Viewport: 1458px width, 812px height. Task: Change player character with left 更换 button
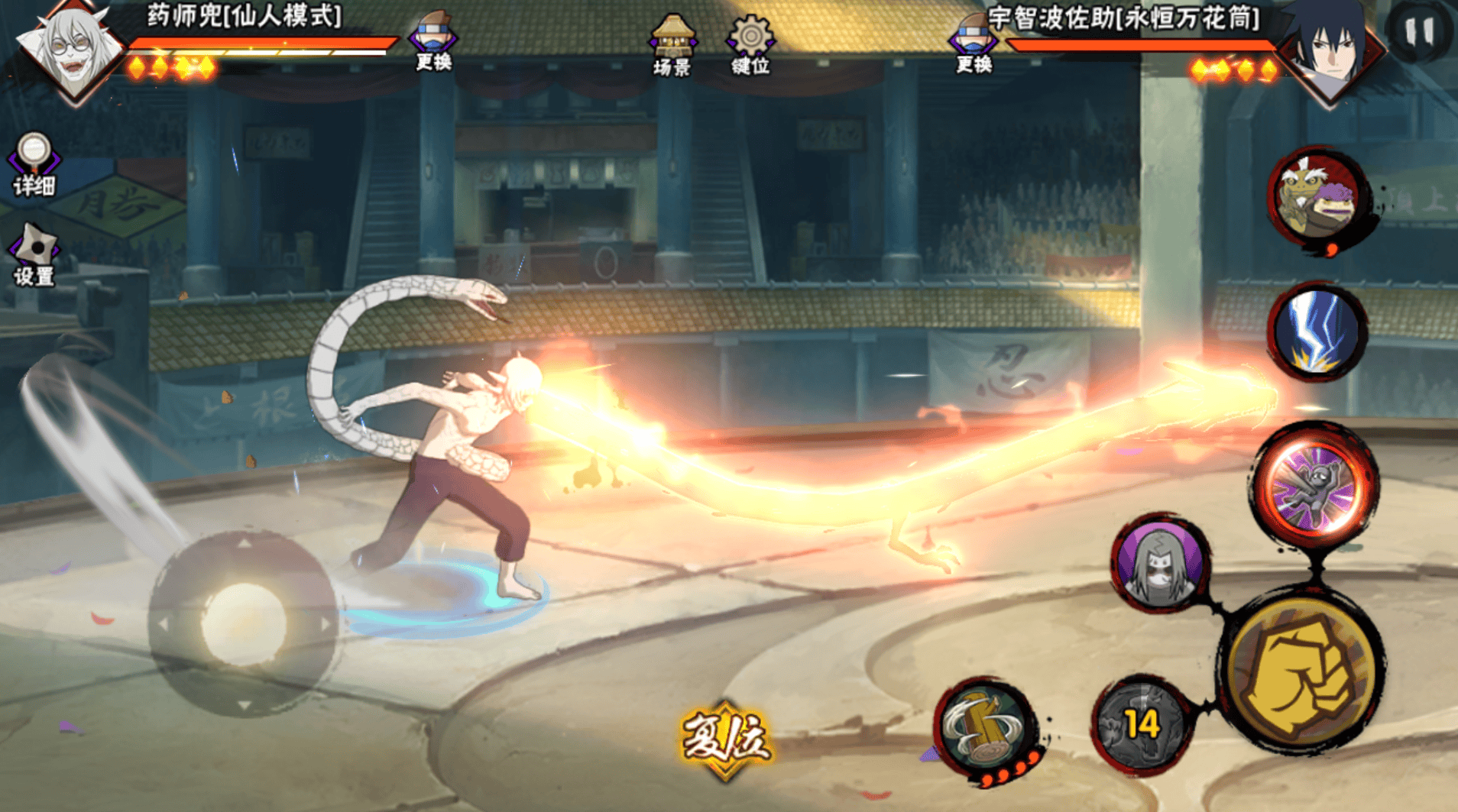coord(433,41)
